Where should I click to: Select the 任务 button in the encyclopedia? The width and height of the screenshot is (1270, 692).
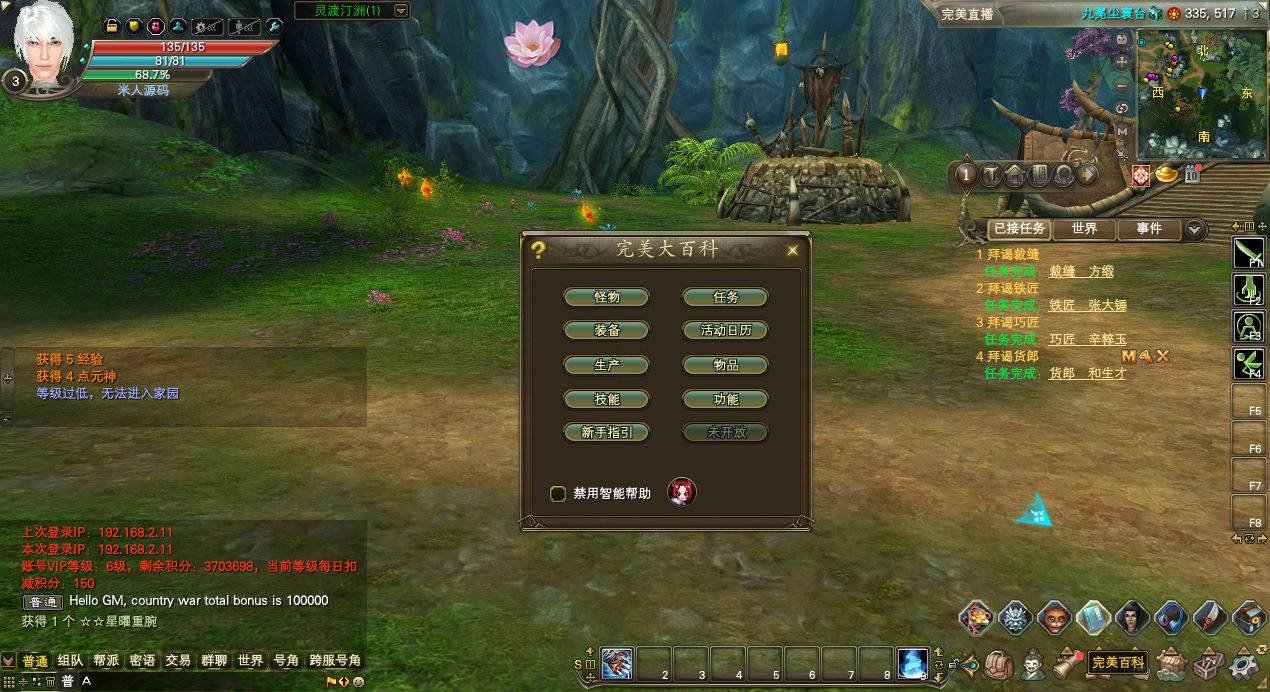[725, 297]
